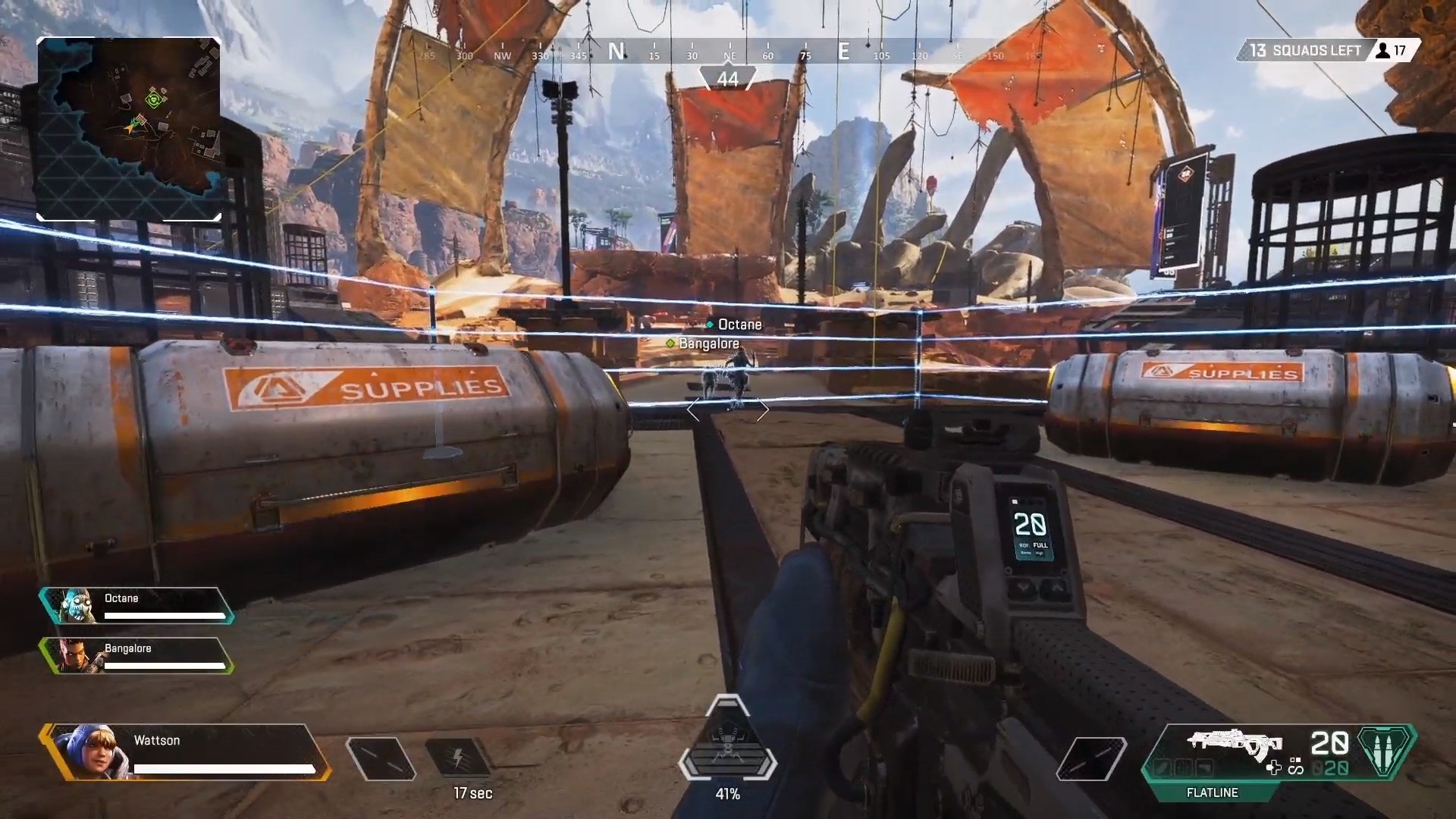1456x819 pixels.
Task: Open the minimap
Action: click(x=129, y=129)
